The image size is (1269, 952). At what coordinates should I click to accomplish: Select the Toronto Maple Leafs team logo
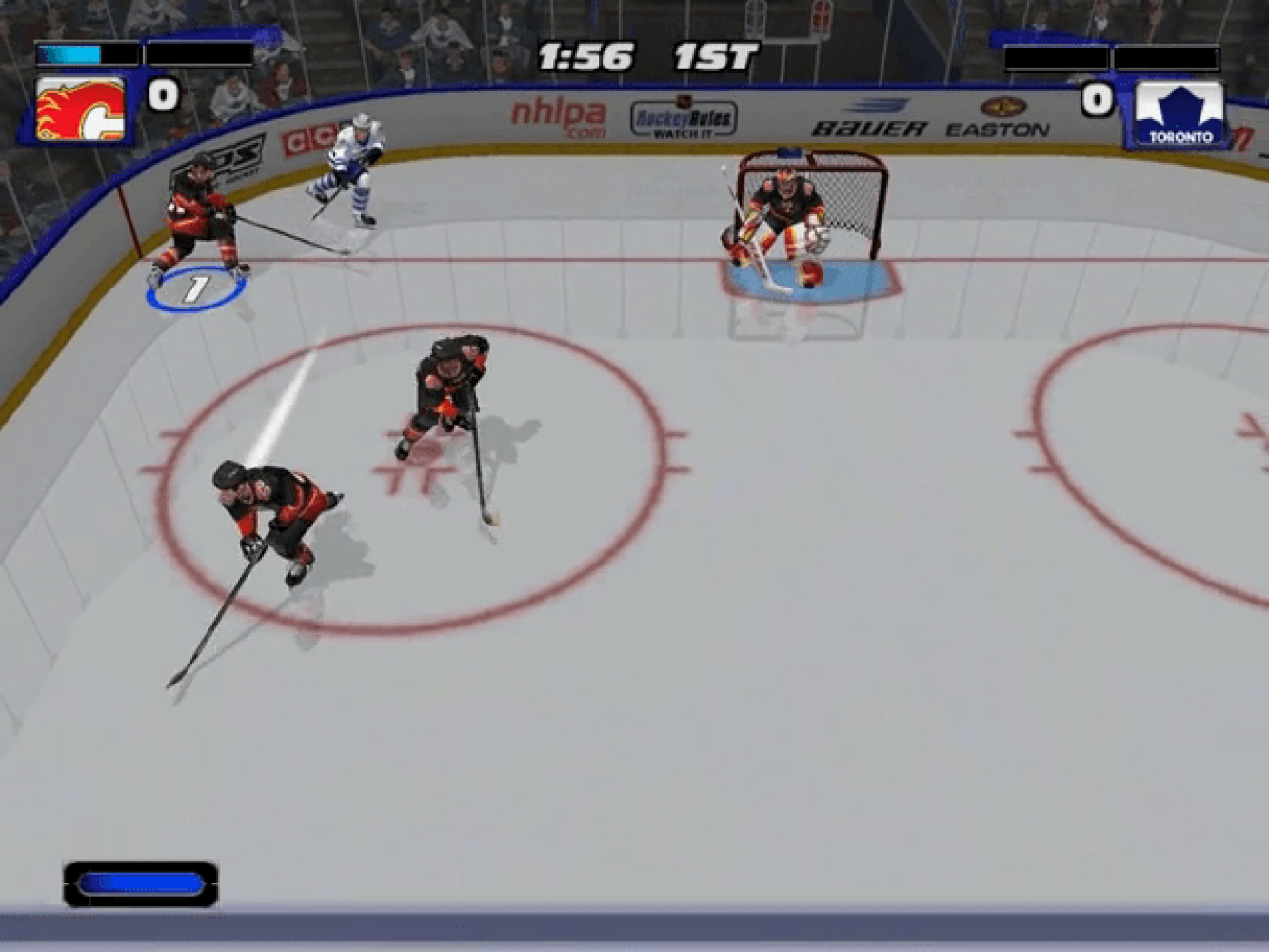(x=1180, y=114)
